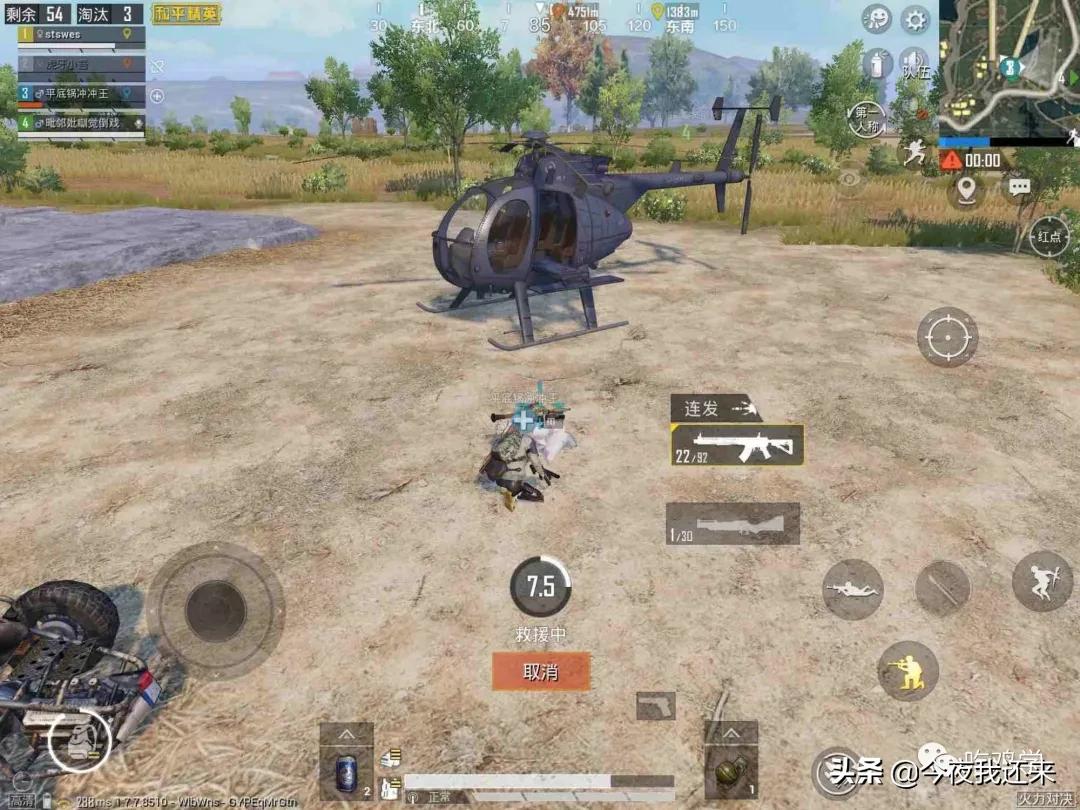Tap the spray paint can icon
1080x810 pixels.
pyautogui.click(x=876, y=63)
